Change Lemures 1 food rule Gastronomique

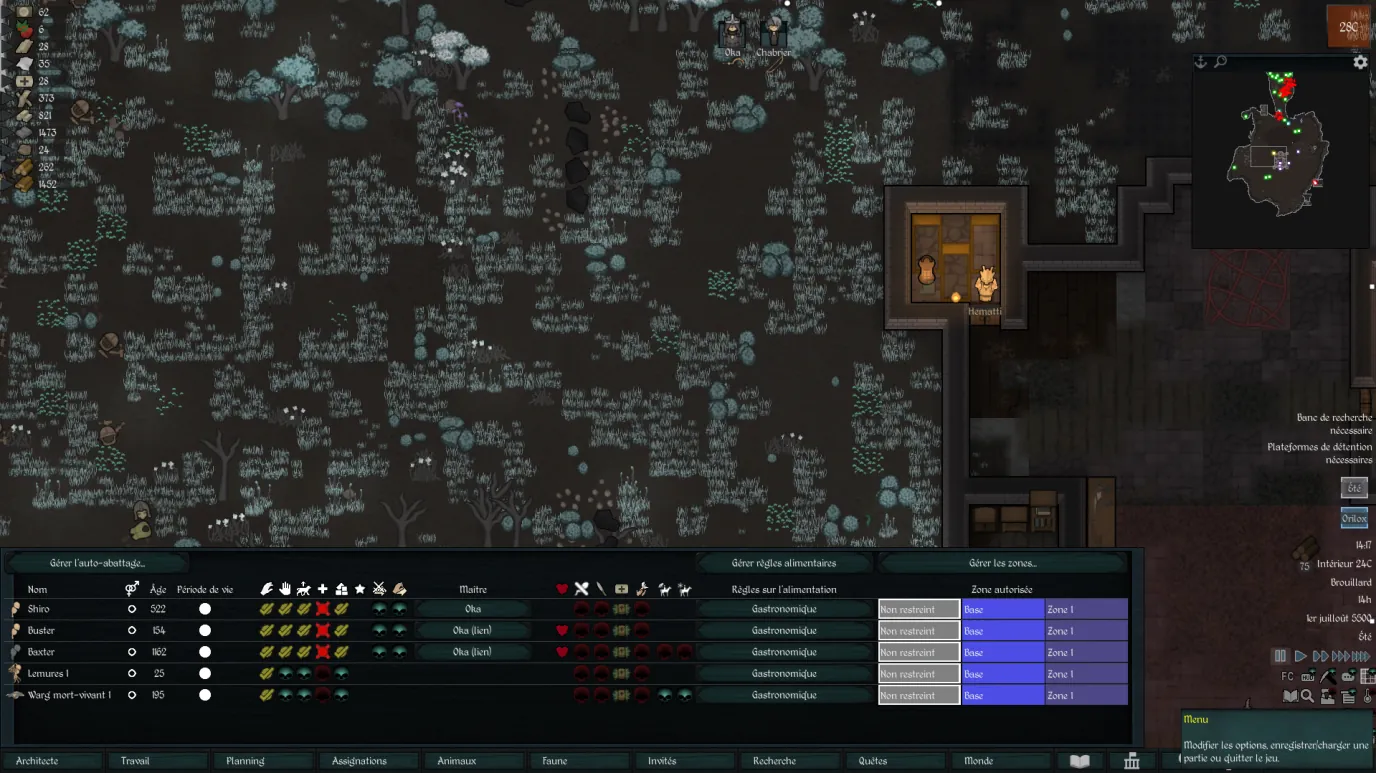[783, 674]
